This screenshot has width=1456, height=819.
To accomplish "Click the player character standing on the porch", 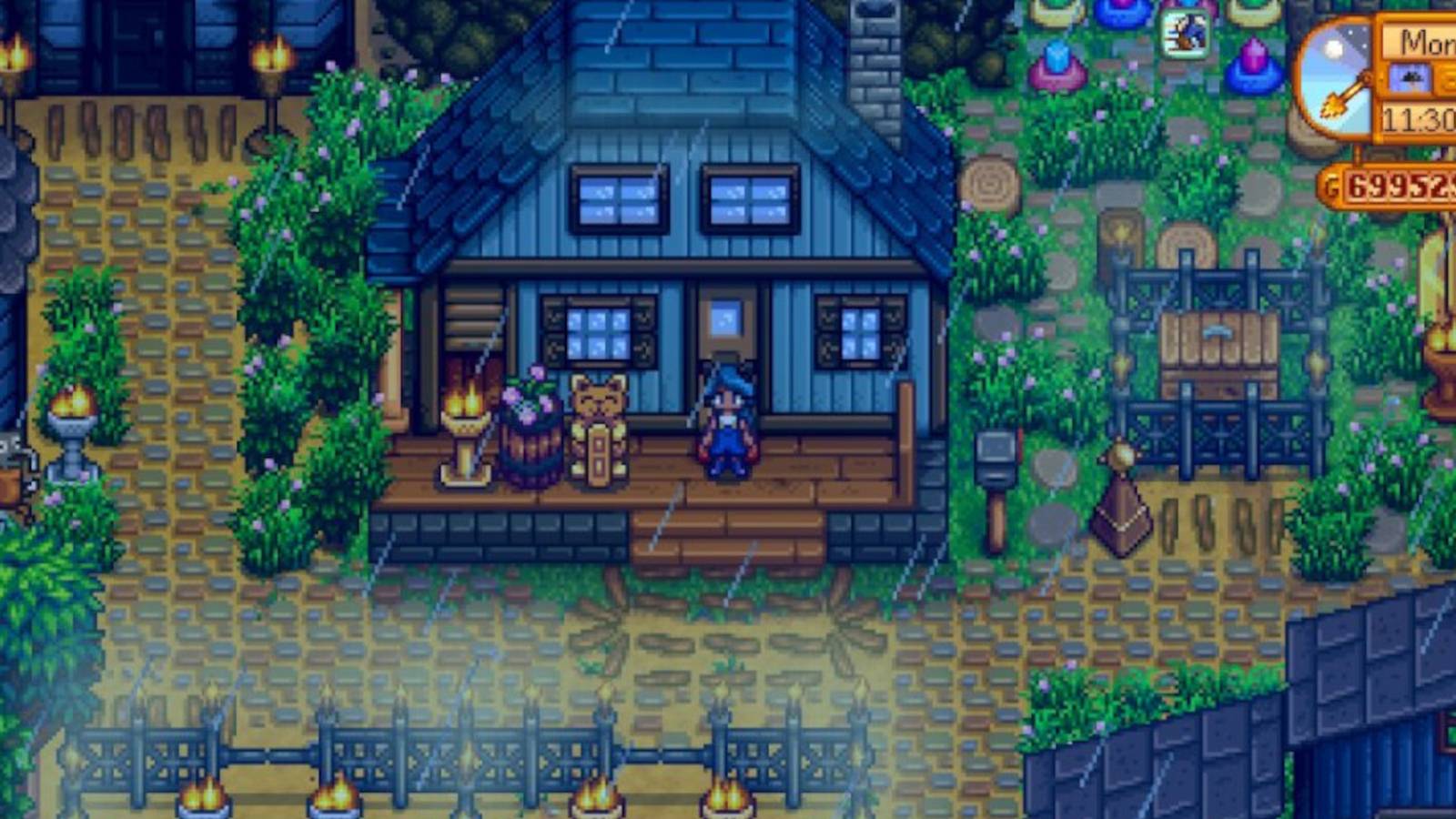I will 728,423.
